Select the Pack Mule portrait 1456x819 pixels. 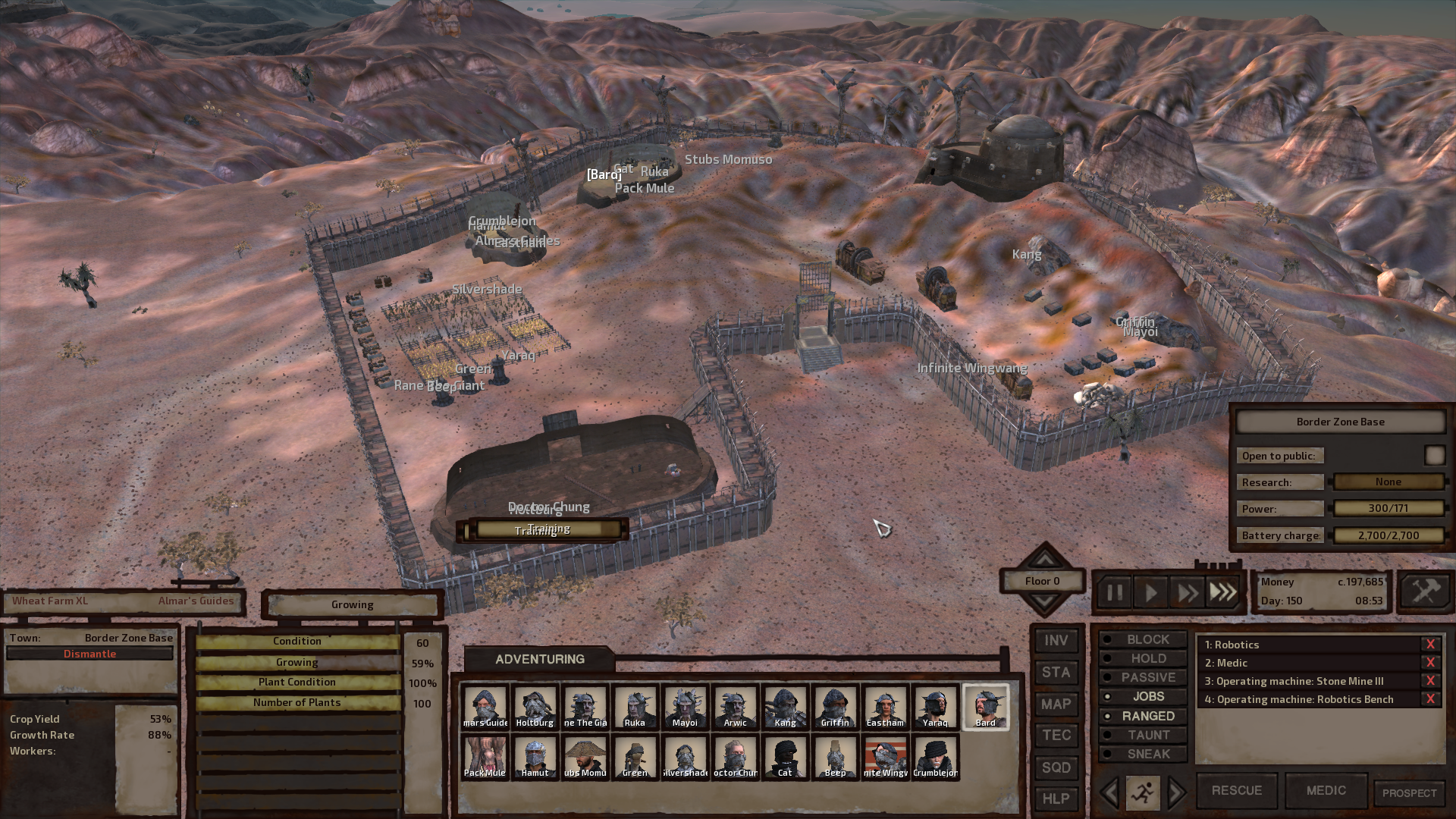[485, 757]
